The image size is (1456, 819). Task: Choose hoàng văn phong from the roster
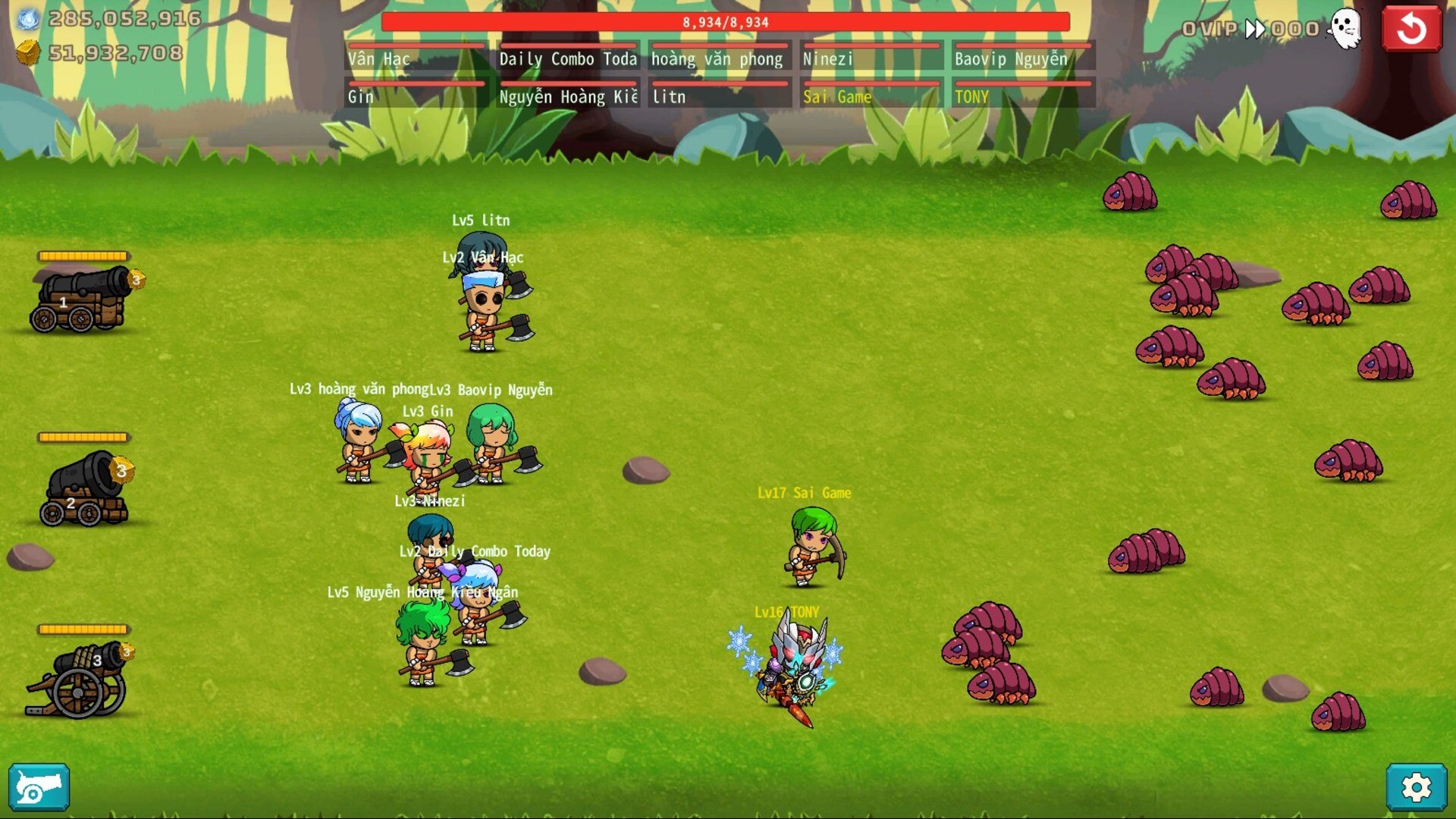coord(719,58)
